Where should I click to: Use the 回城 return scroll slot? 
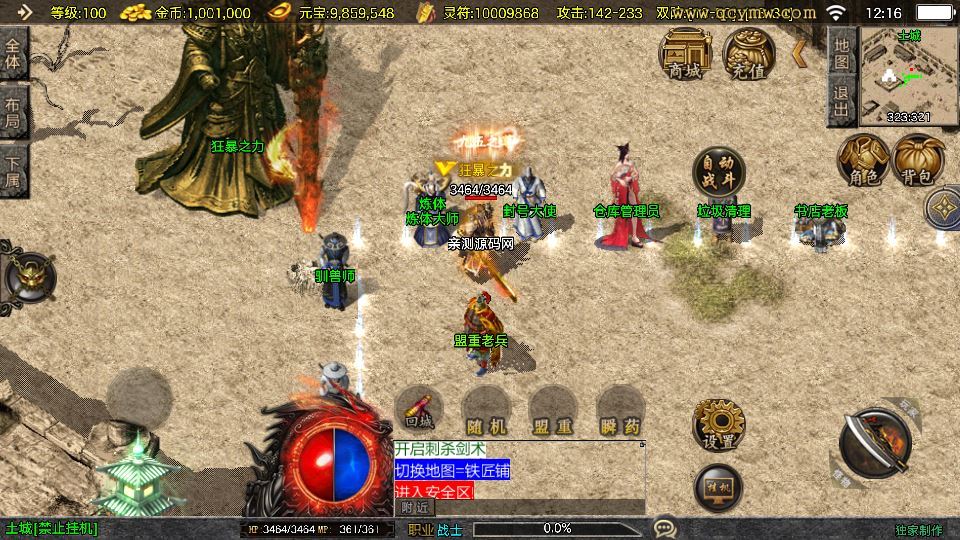coord(419,410)
